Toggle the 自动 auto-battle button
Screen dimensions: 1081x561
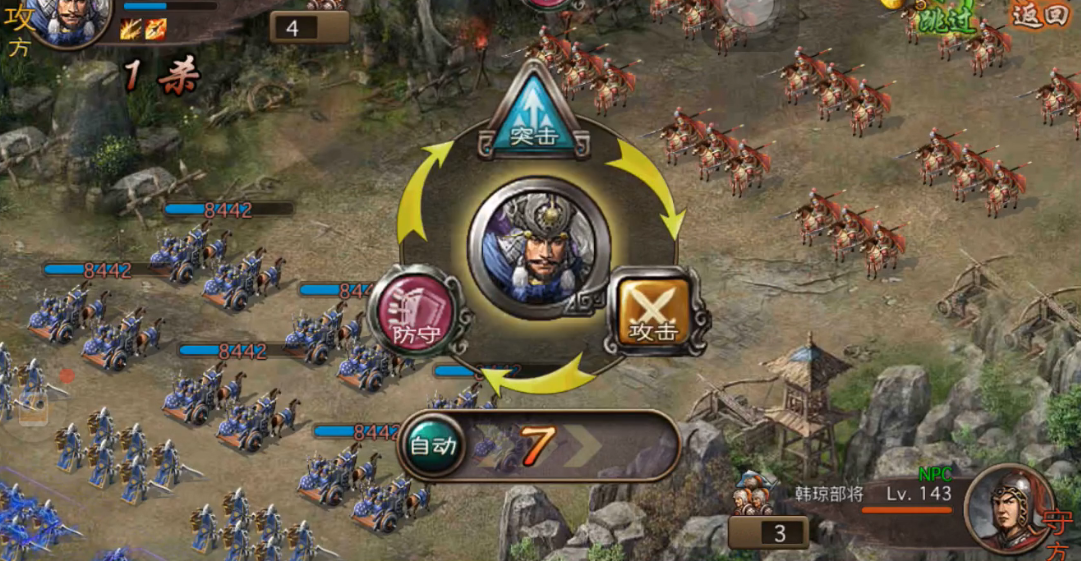[433, 445]
